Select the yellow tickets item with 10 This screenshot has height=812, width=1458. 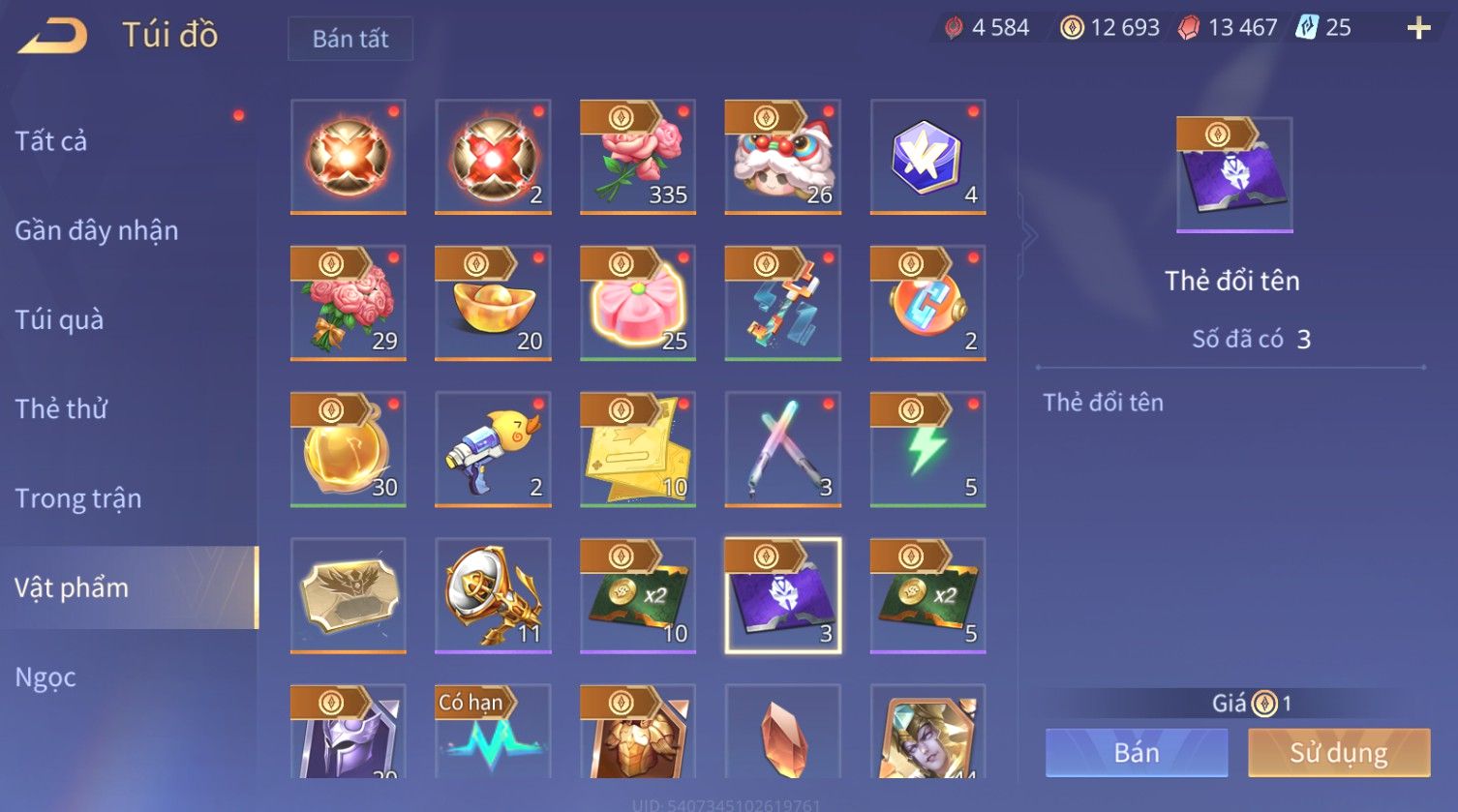pos(638,449)
